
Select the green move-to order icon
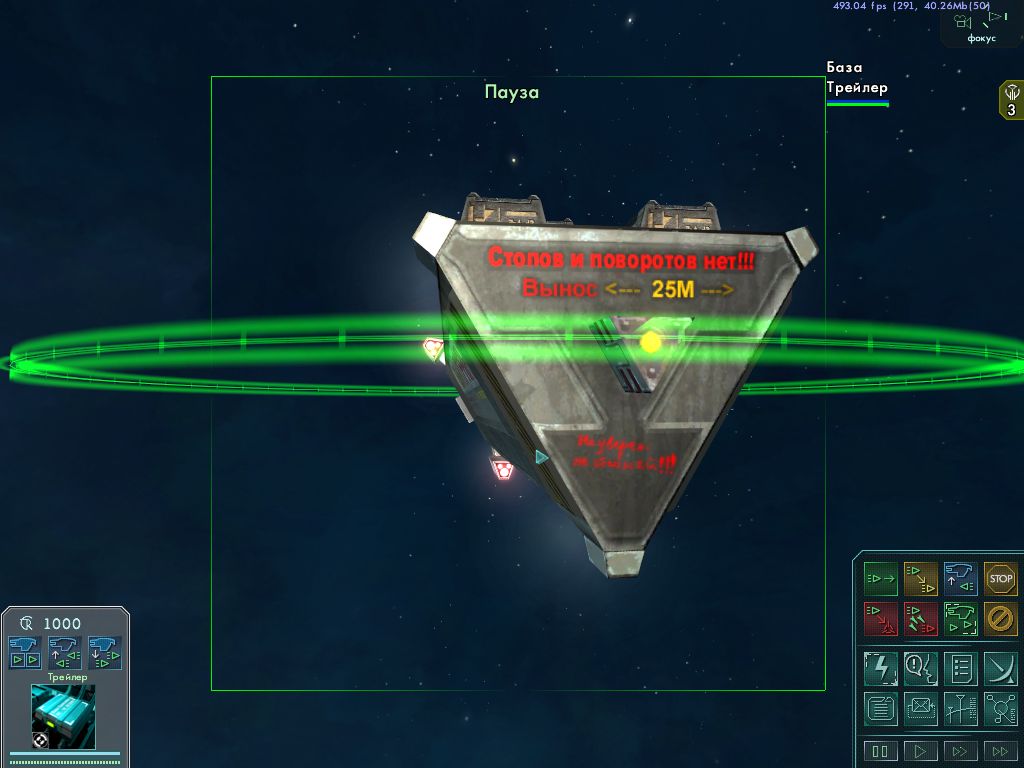pos(880,578)
